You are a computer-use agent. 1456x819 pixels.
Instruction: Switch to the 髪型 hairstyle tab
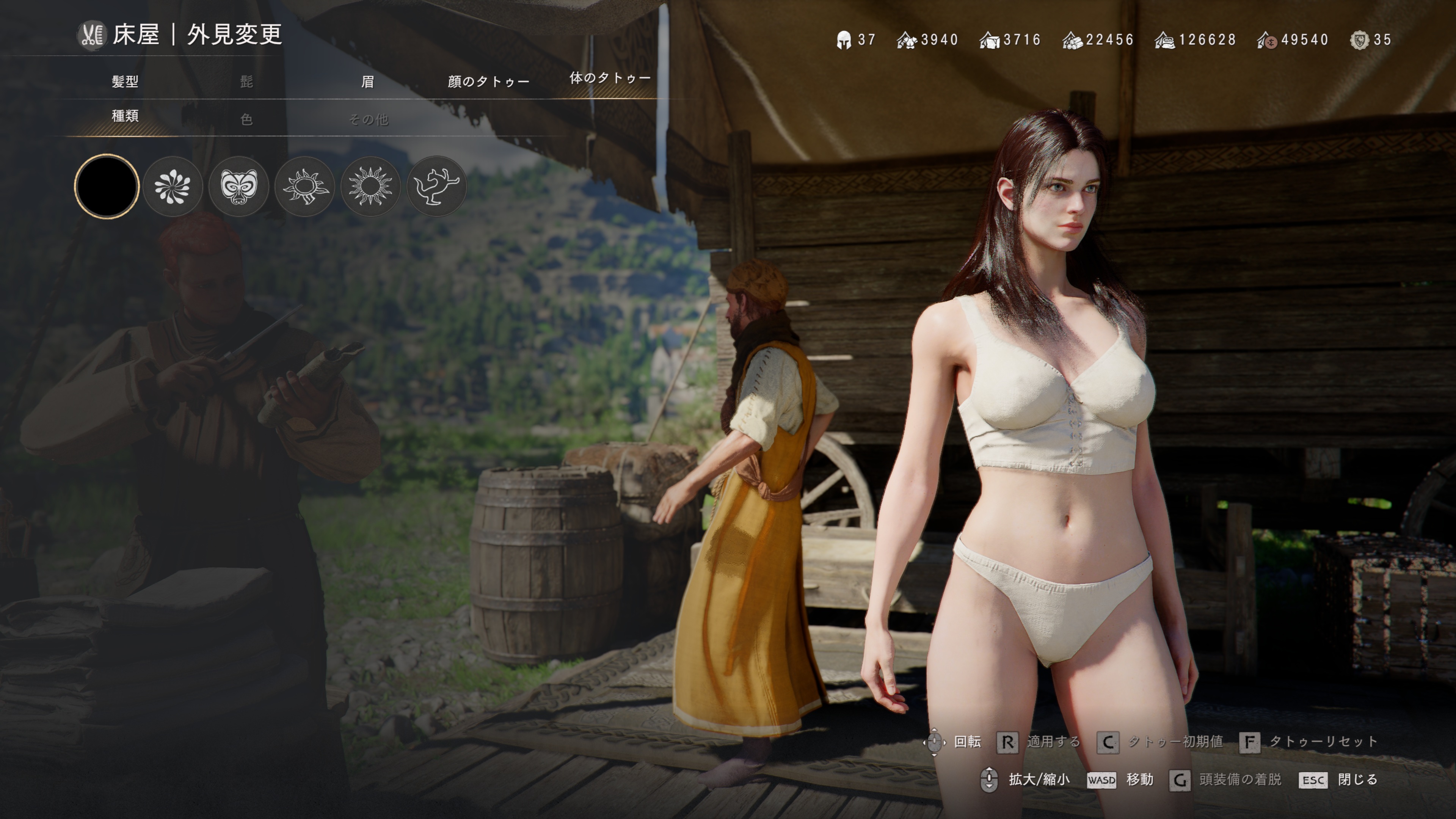coord(125,82)
